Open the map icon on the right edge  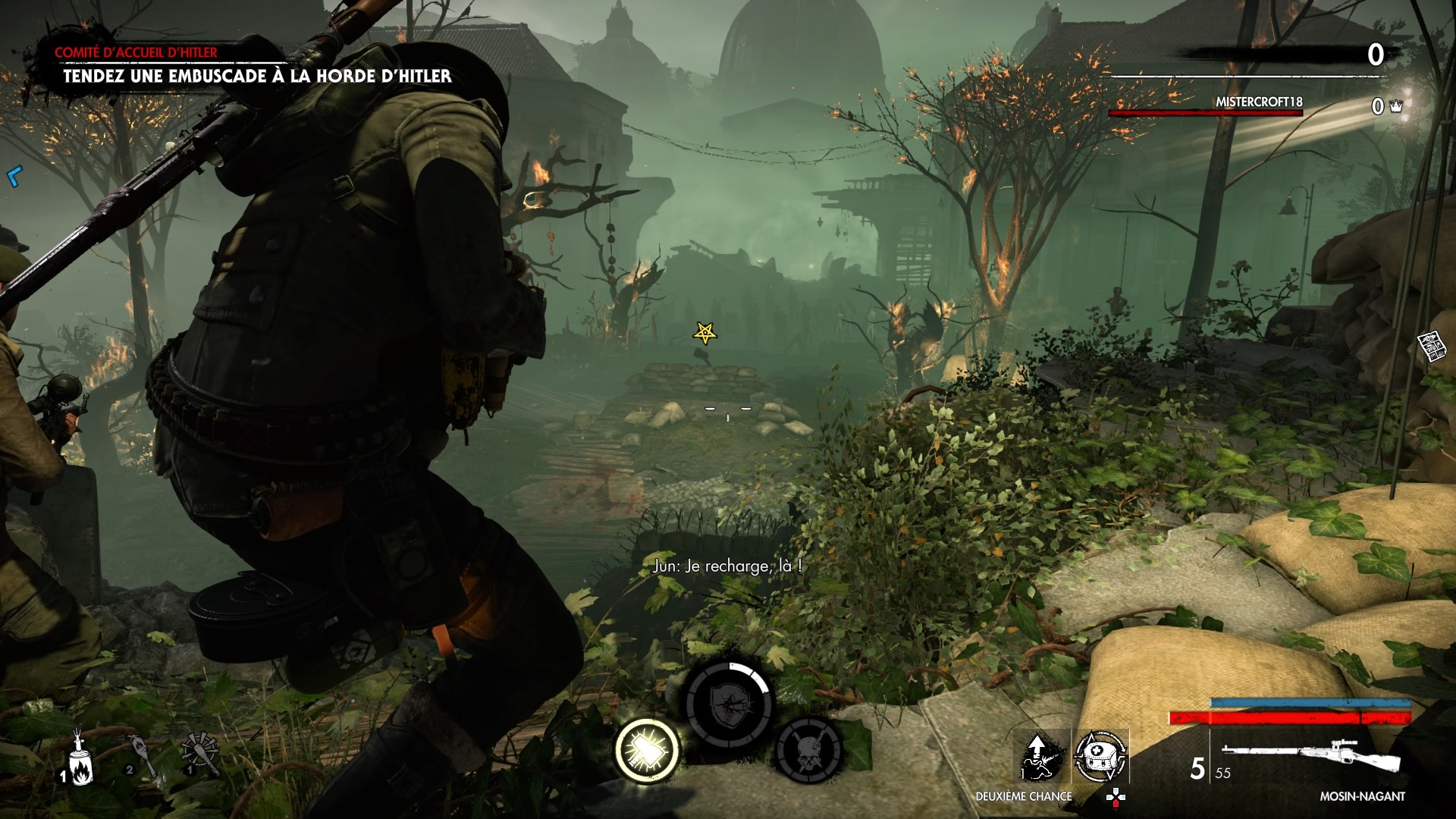tap(1431, 347)
